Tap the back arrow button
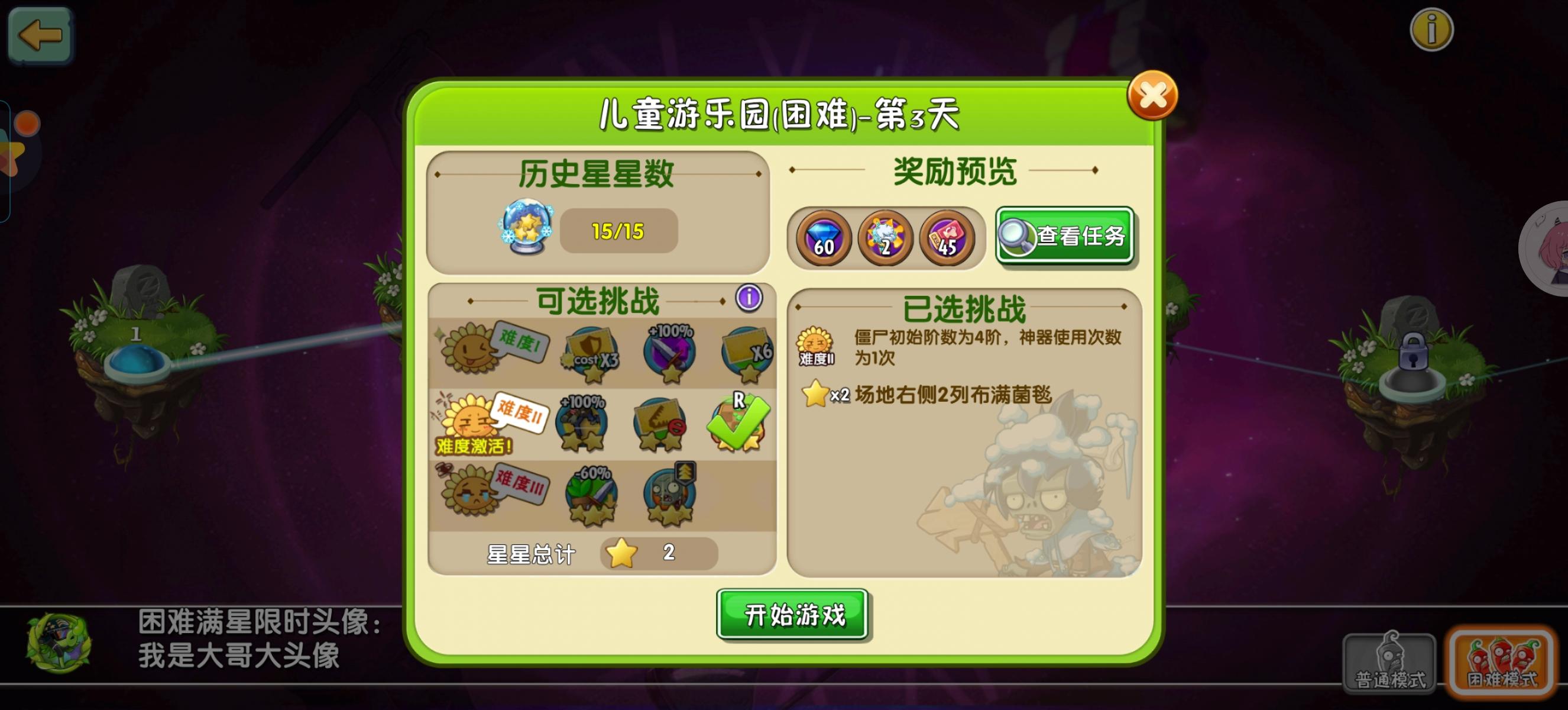Viewport: 1568px width, 710px height. coord(40,35)
